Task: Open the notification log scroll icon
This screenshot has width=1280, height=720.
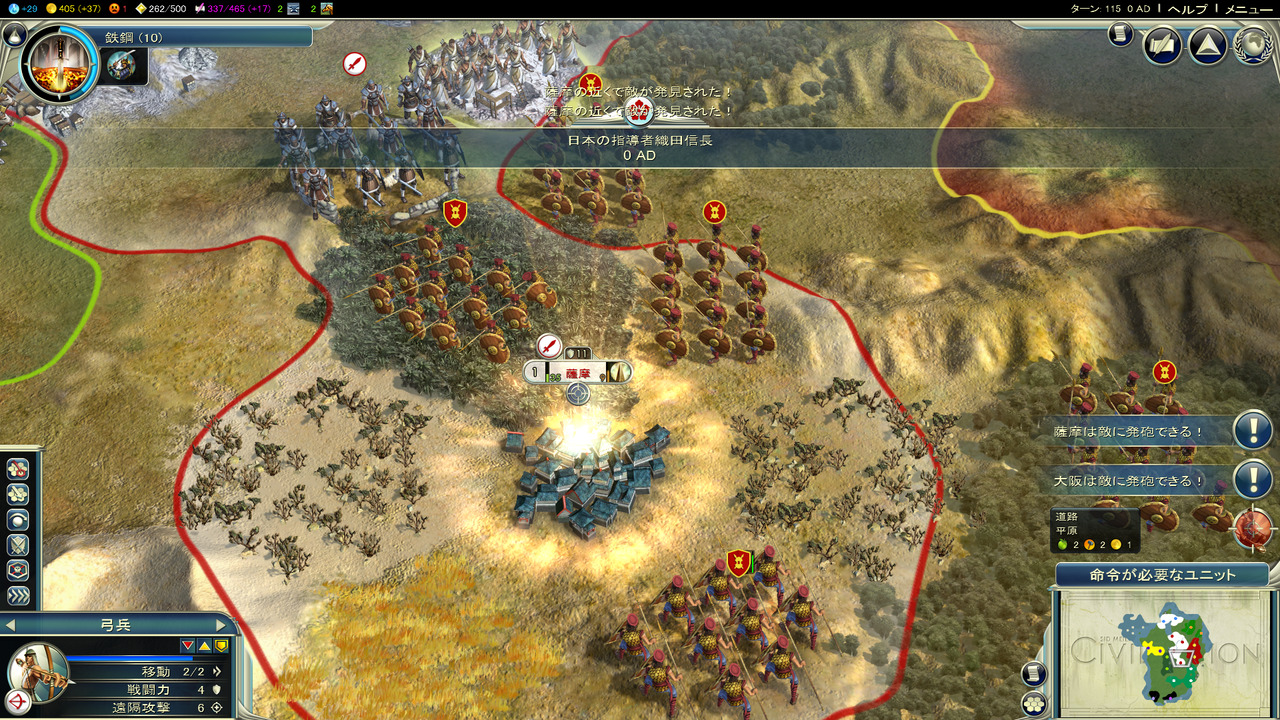Action: 1120,35
